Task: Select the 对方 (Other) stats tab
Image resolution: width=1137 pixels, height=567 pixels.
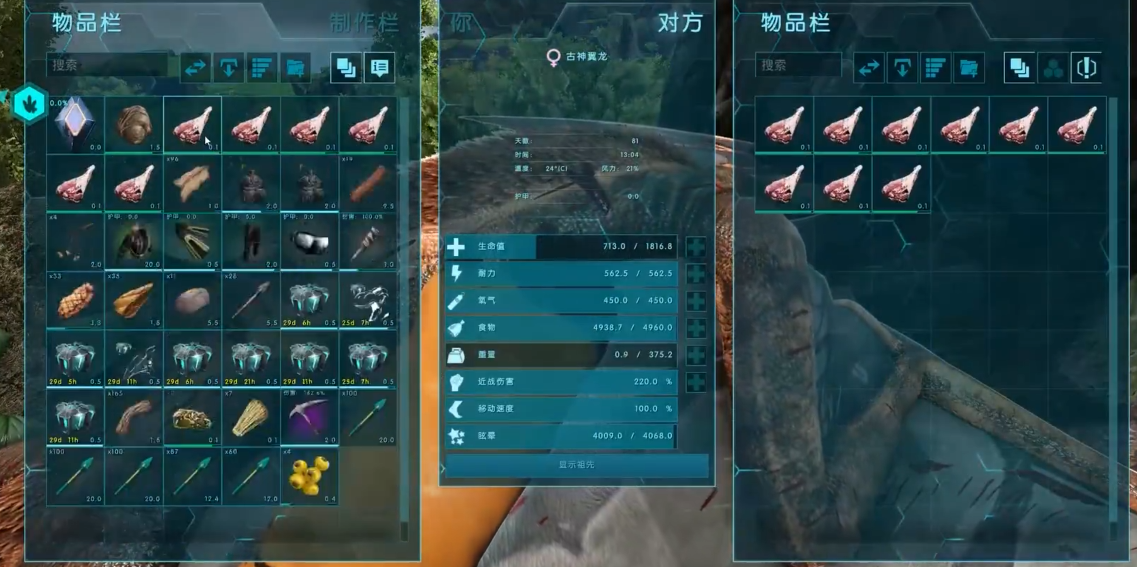Action: coord(680,23)
